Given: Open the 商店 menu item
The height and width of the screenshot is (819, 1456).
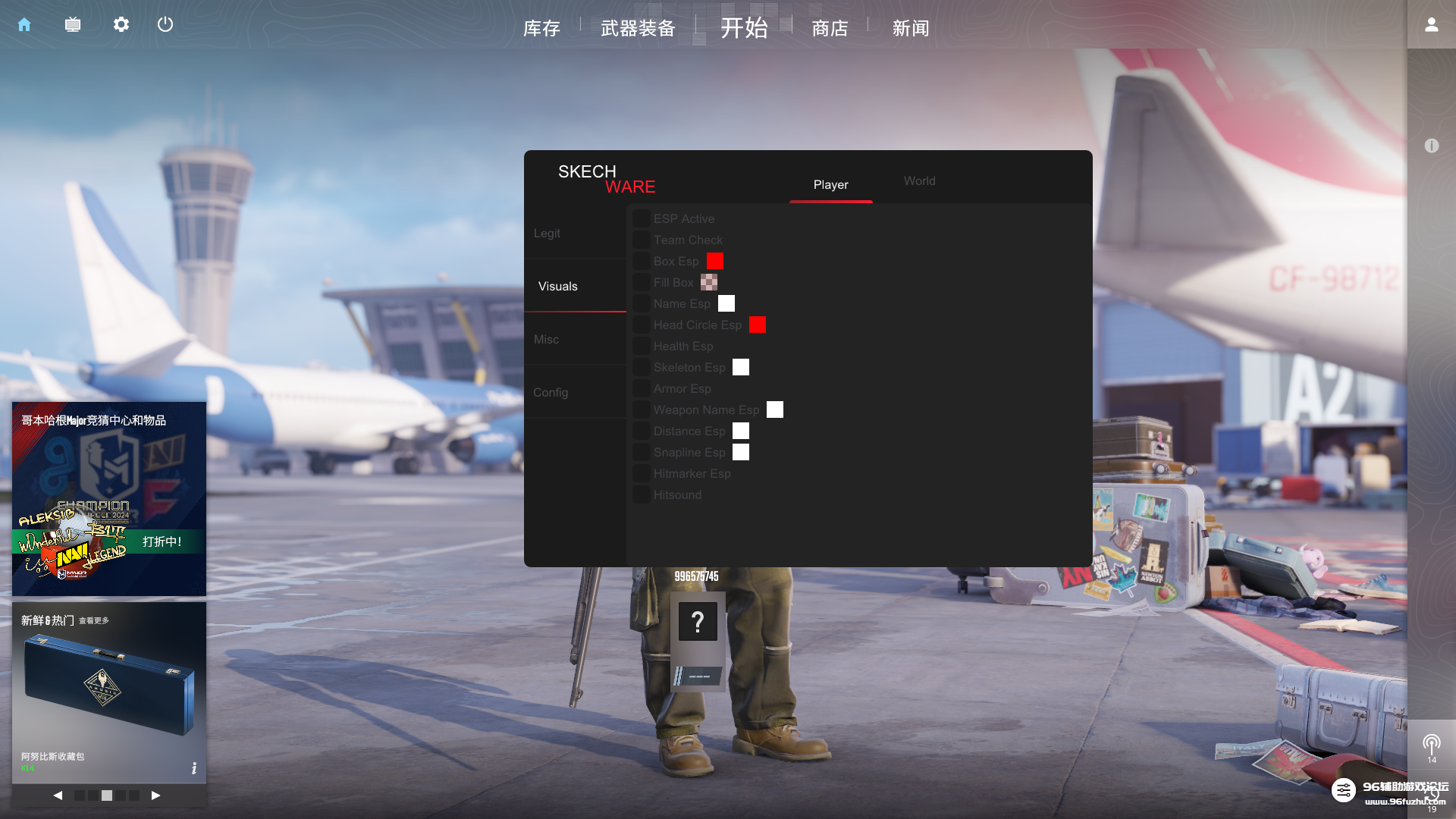Looking at the screenshot, I should point(830,28).
